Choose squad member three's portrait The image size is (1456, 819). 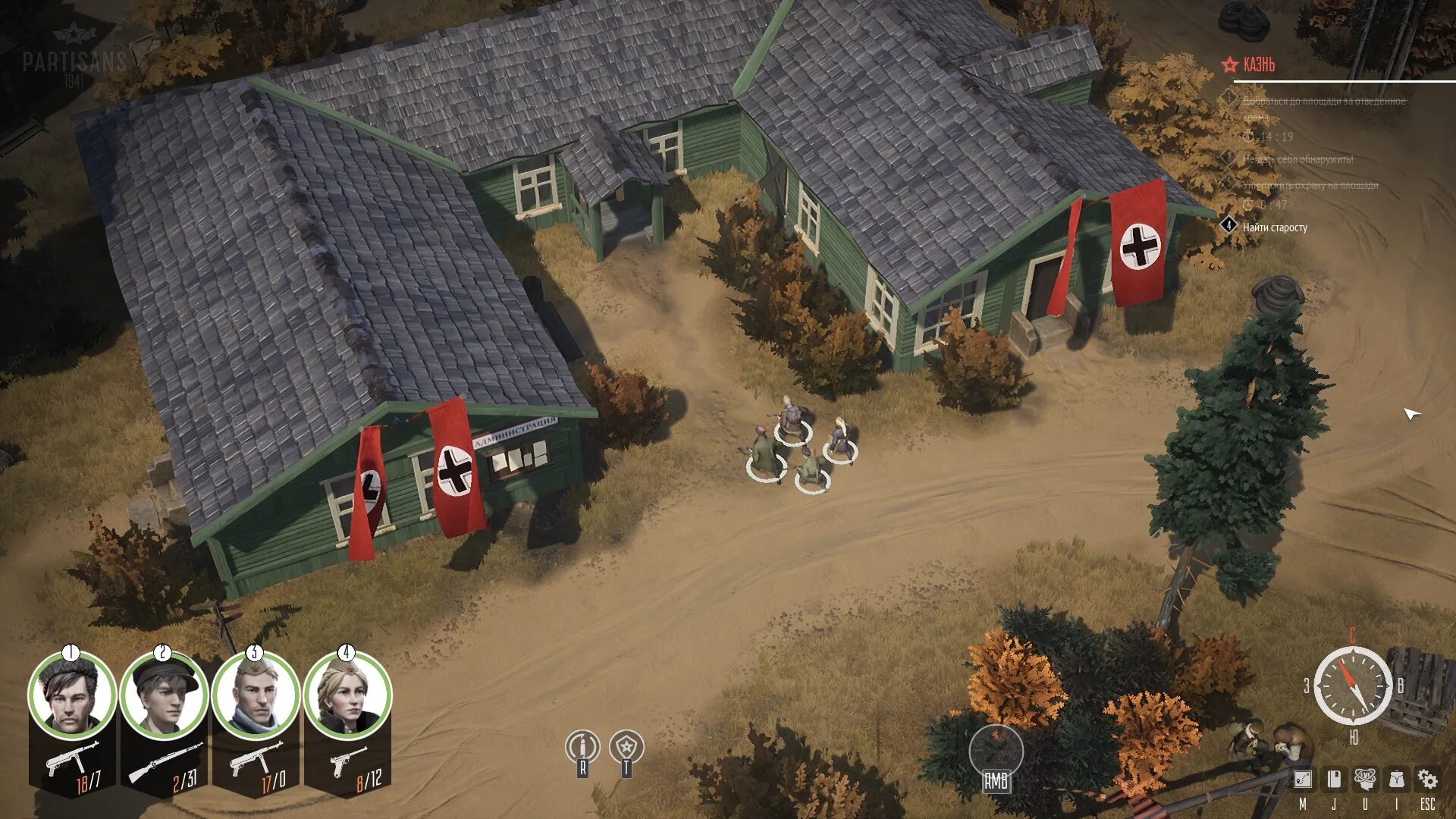click(x=256, y=696)
